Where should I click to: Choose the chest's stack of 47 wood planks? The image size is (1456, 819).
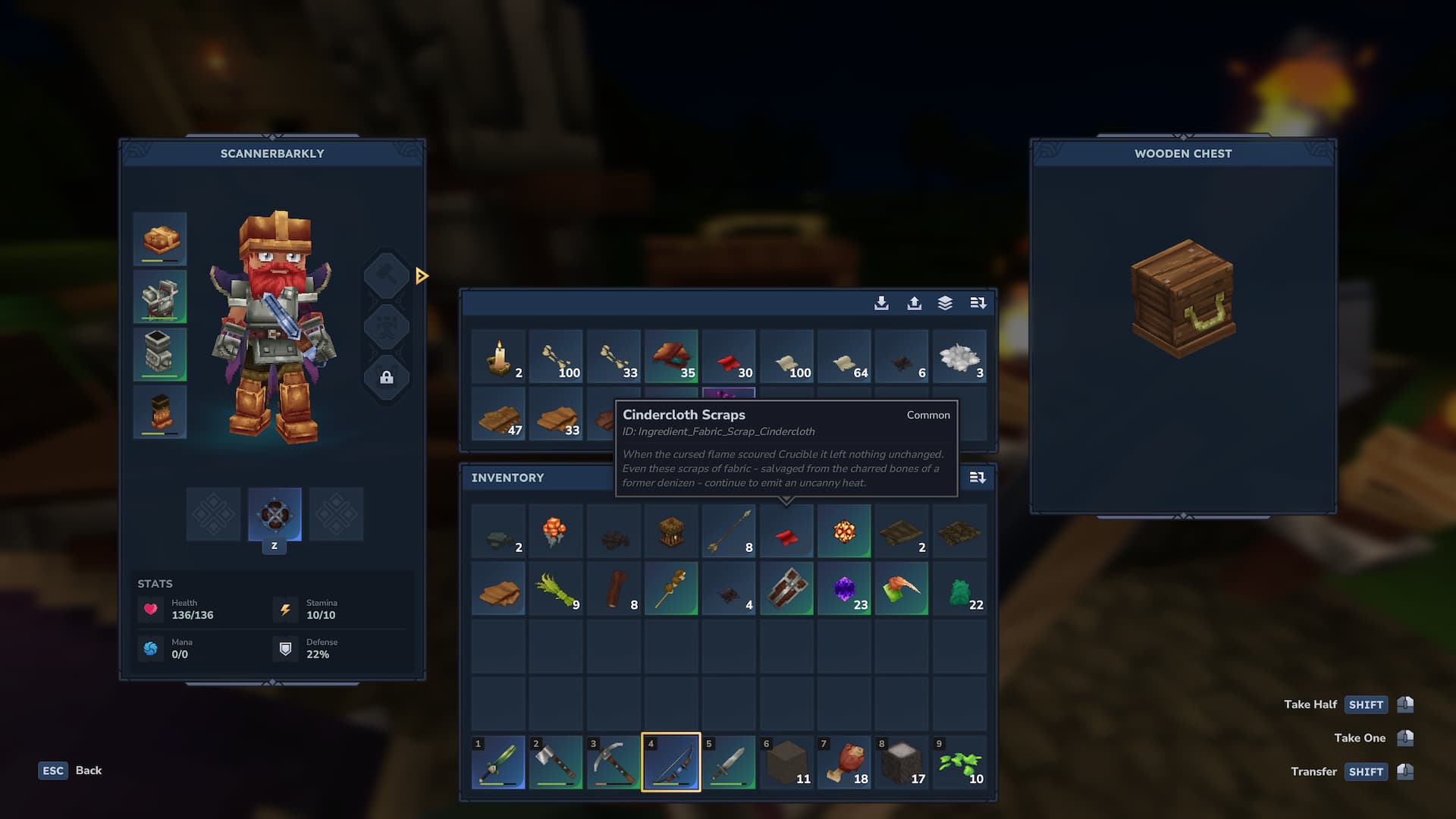point(498,414)
